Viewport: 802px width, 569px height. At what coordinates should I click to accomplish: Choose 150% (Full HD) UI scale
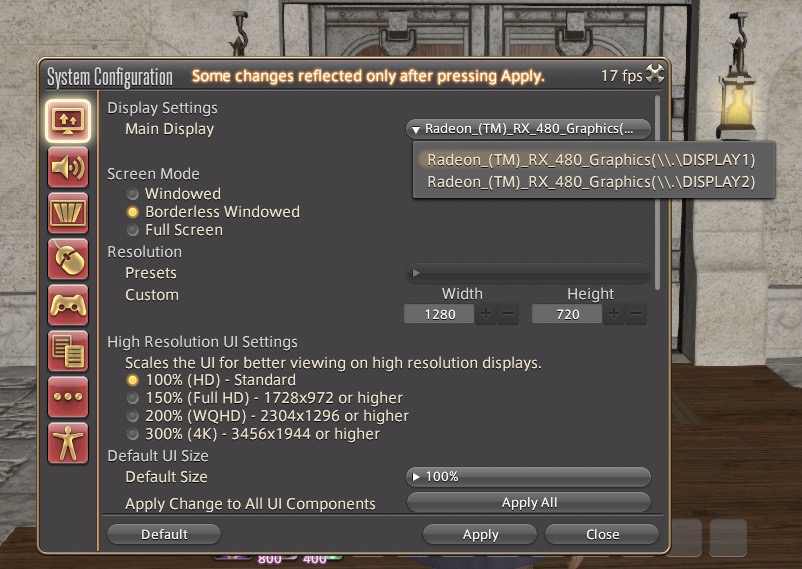click(x=132, y=398)
